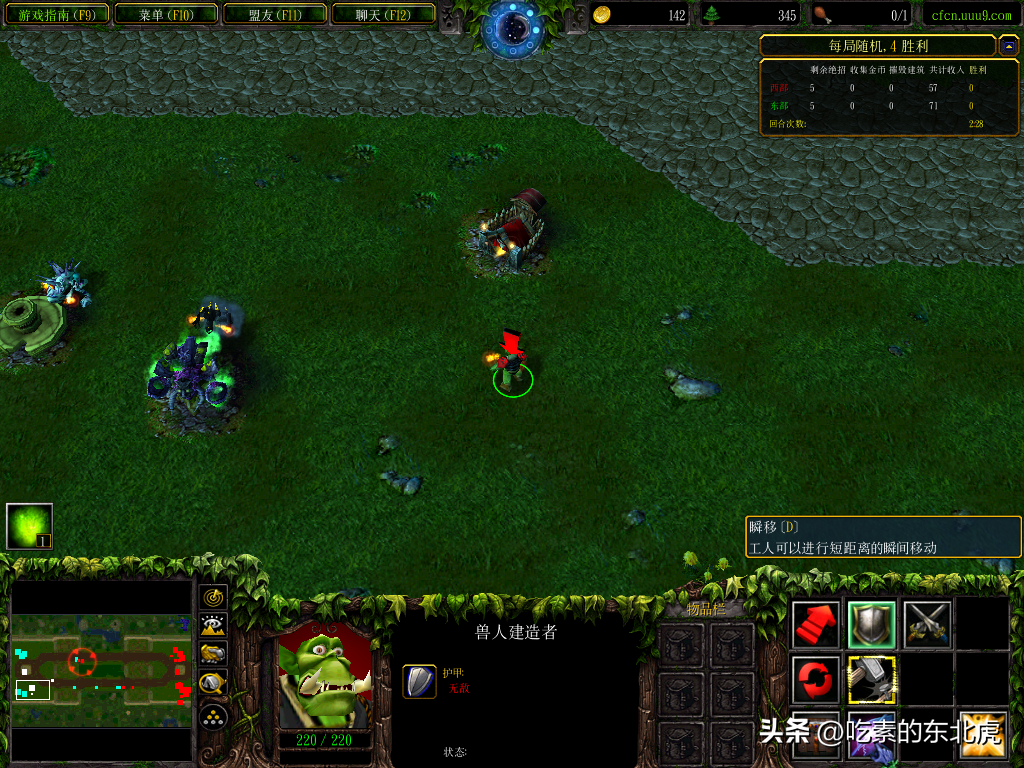
Task: Open the 盟友 (F11) allies menu
Action: tap(273, 14)
